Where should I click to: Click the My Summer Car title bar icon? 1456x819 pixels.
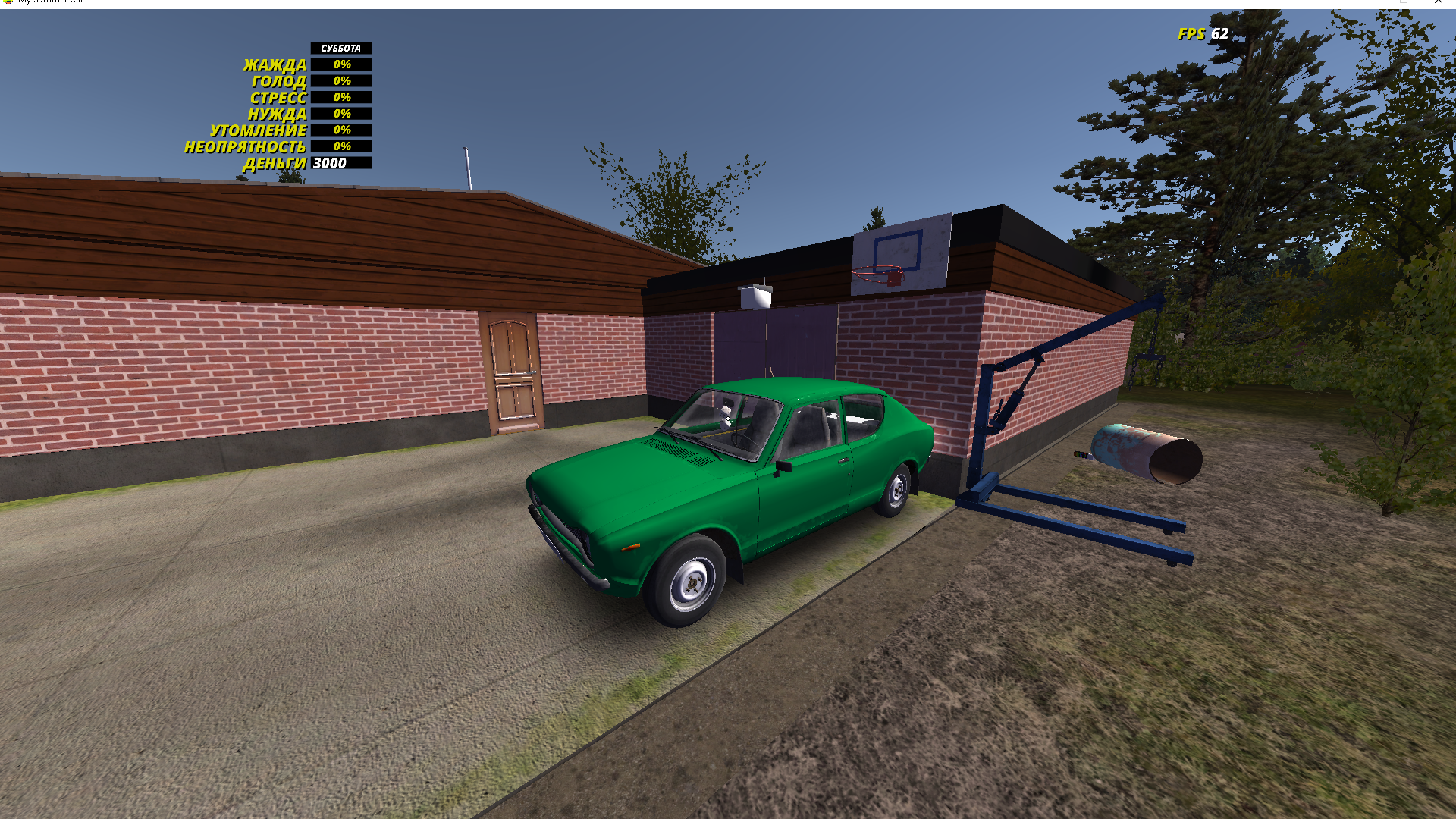(8, 2)
